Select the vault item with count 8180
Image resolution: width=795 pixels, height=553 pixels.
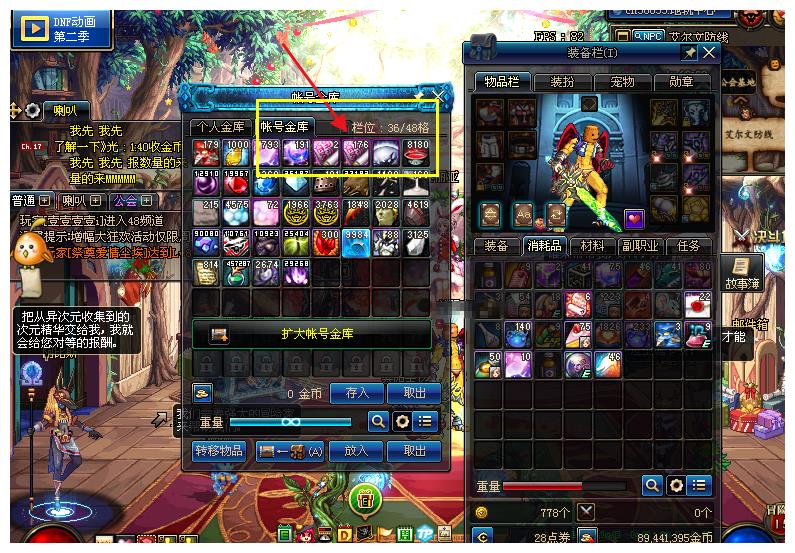(415, 152)
